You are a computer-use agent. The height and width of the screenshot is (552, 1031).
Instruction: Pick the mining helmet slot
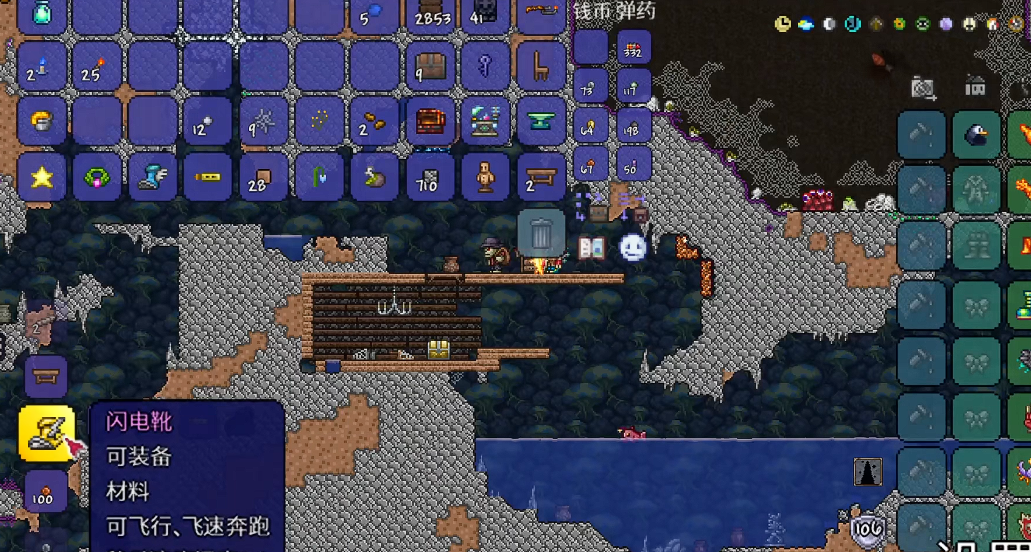[42, 122]
